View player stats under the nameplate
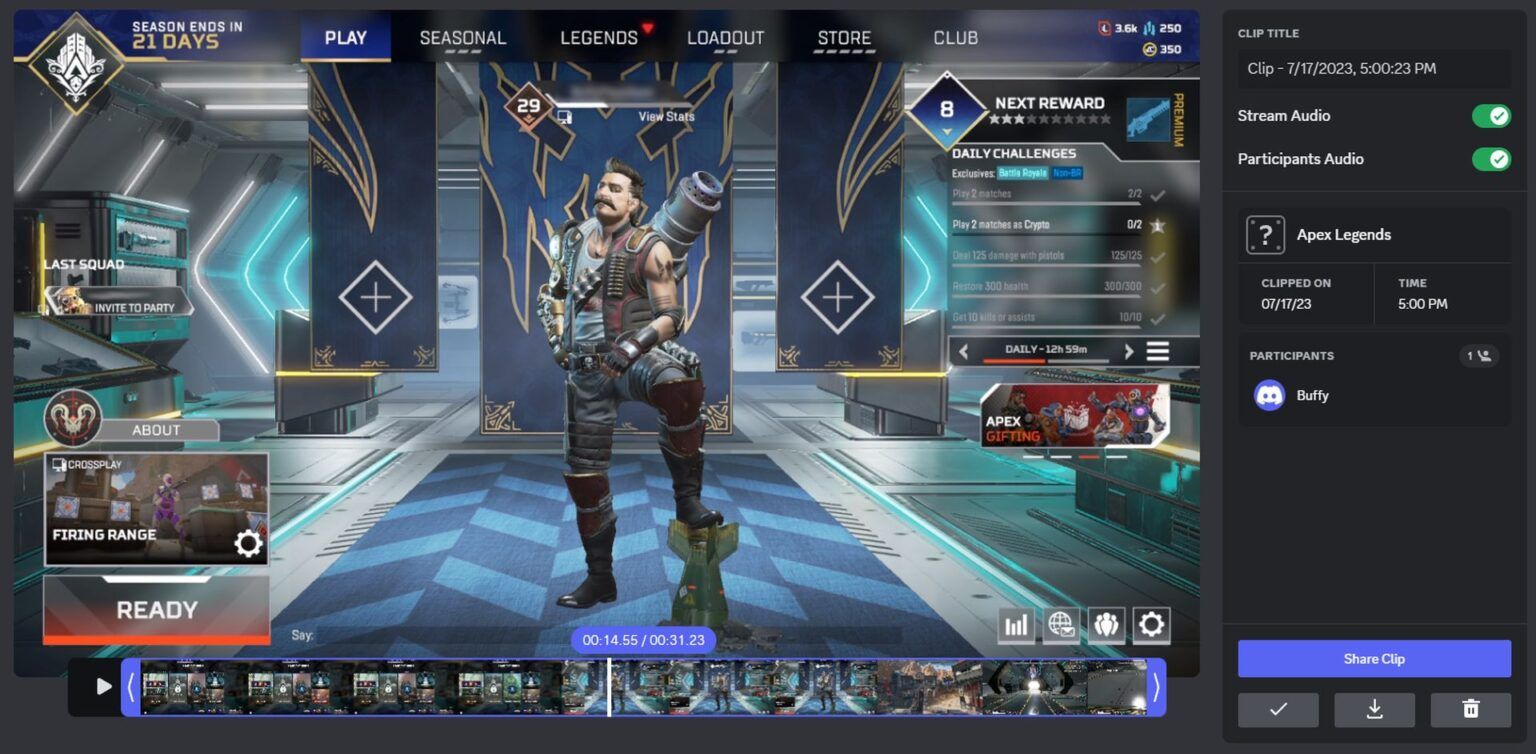 pyautogui.click(x=666, y=117)
